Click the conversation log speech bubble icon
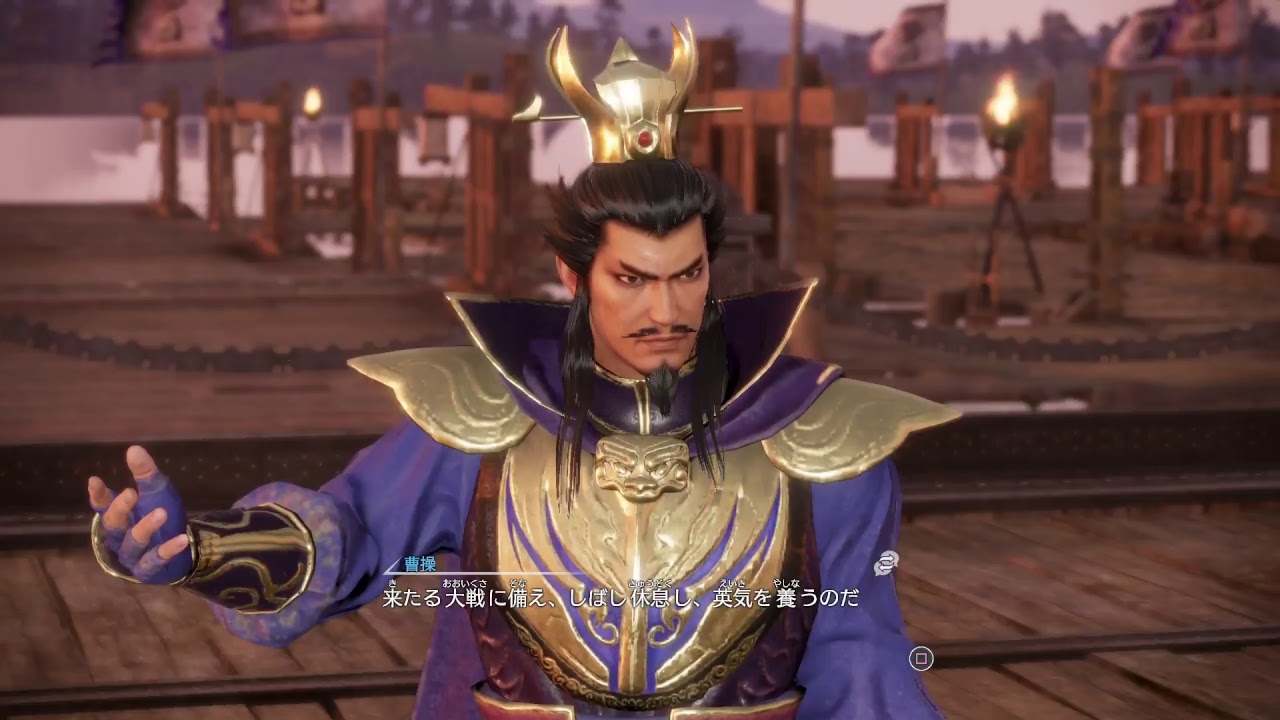The height and width of the screenshot is (720, 1280). (886, 563)
